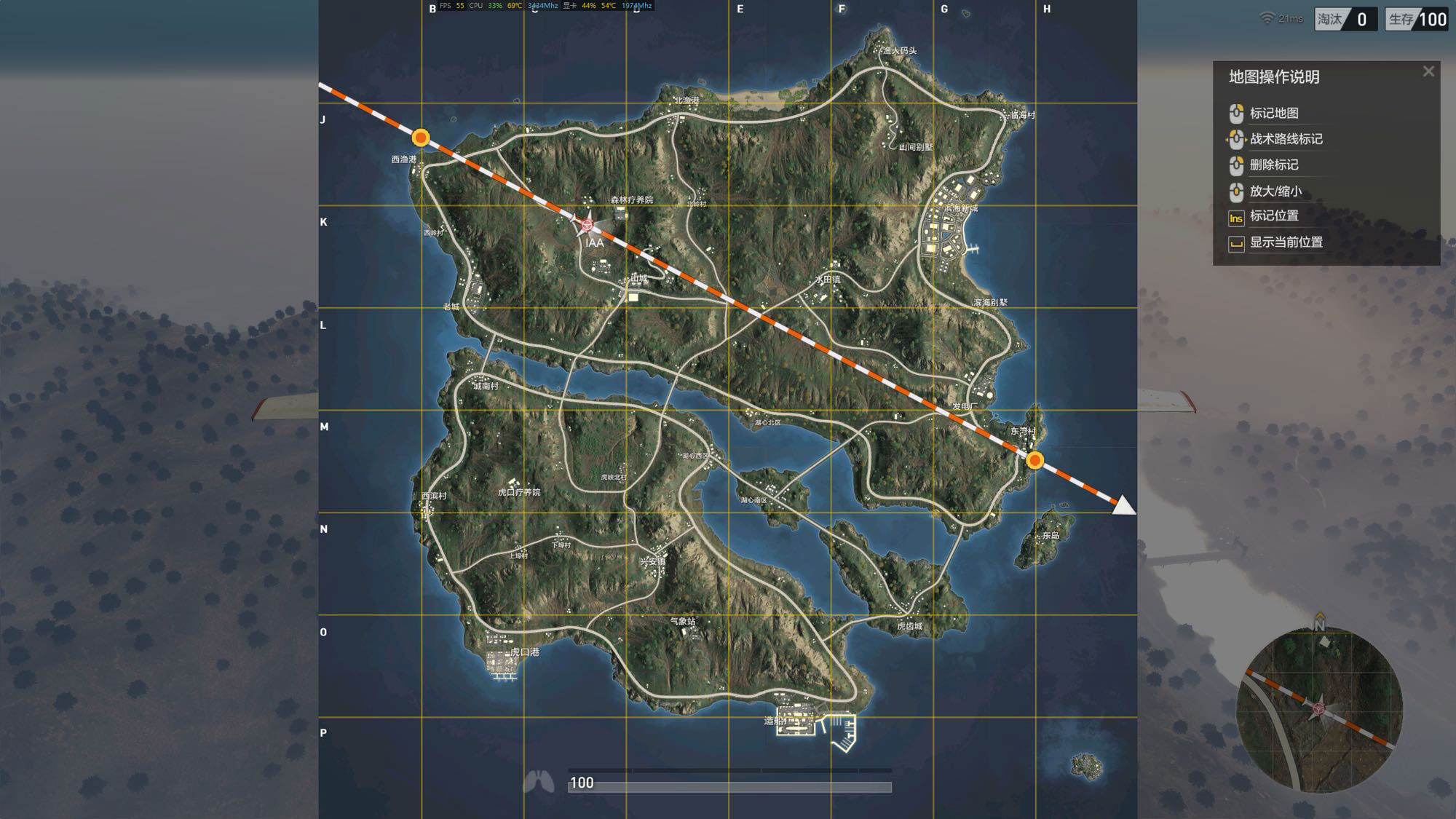The image size is (1456, 819).
Task: Click the 森林疗养院 label on the map
Action: click(x=631, y=199)
